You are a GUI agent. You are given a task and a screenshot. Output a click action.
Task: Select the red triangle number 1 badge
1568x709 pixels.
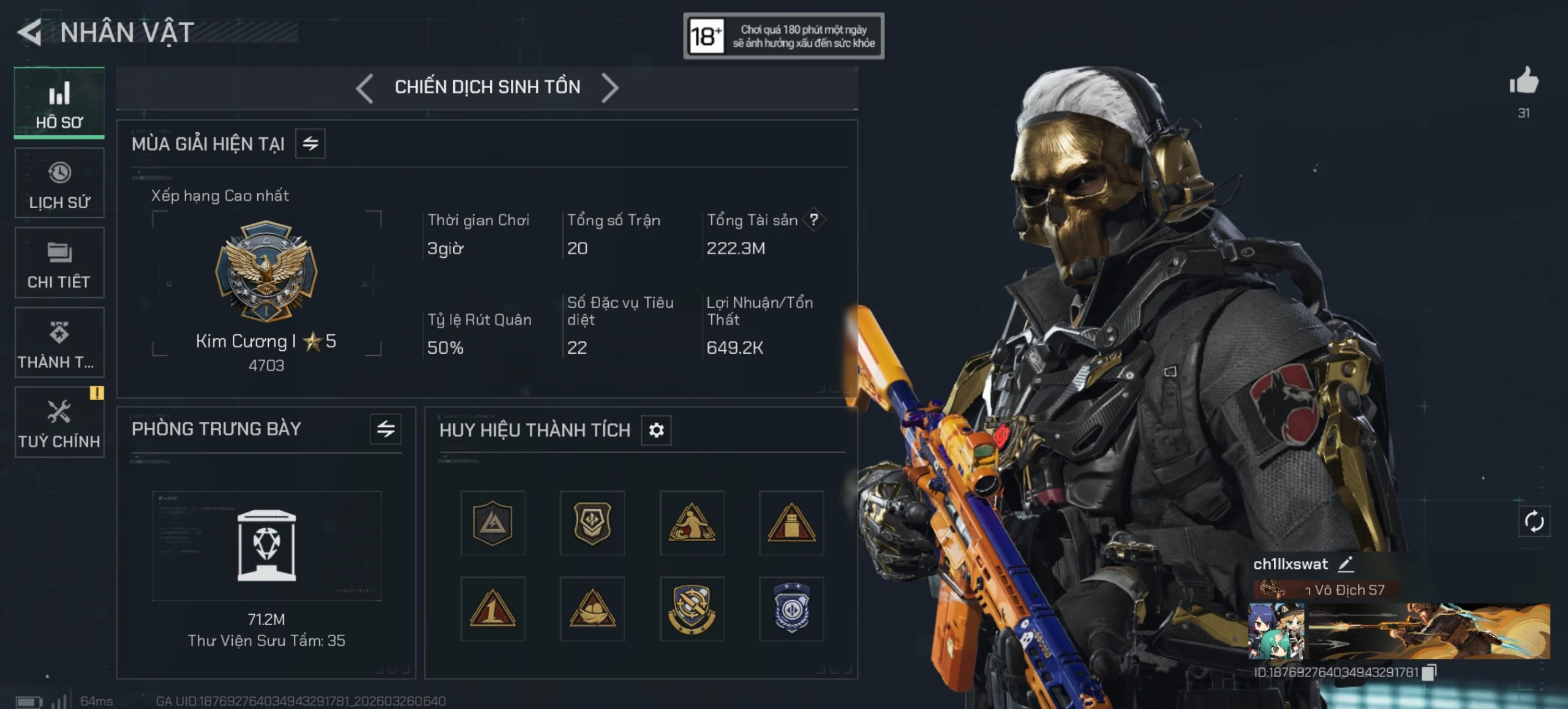492,609
